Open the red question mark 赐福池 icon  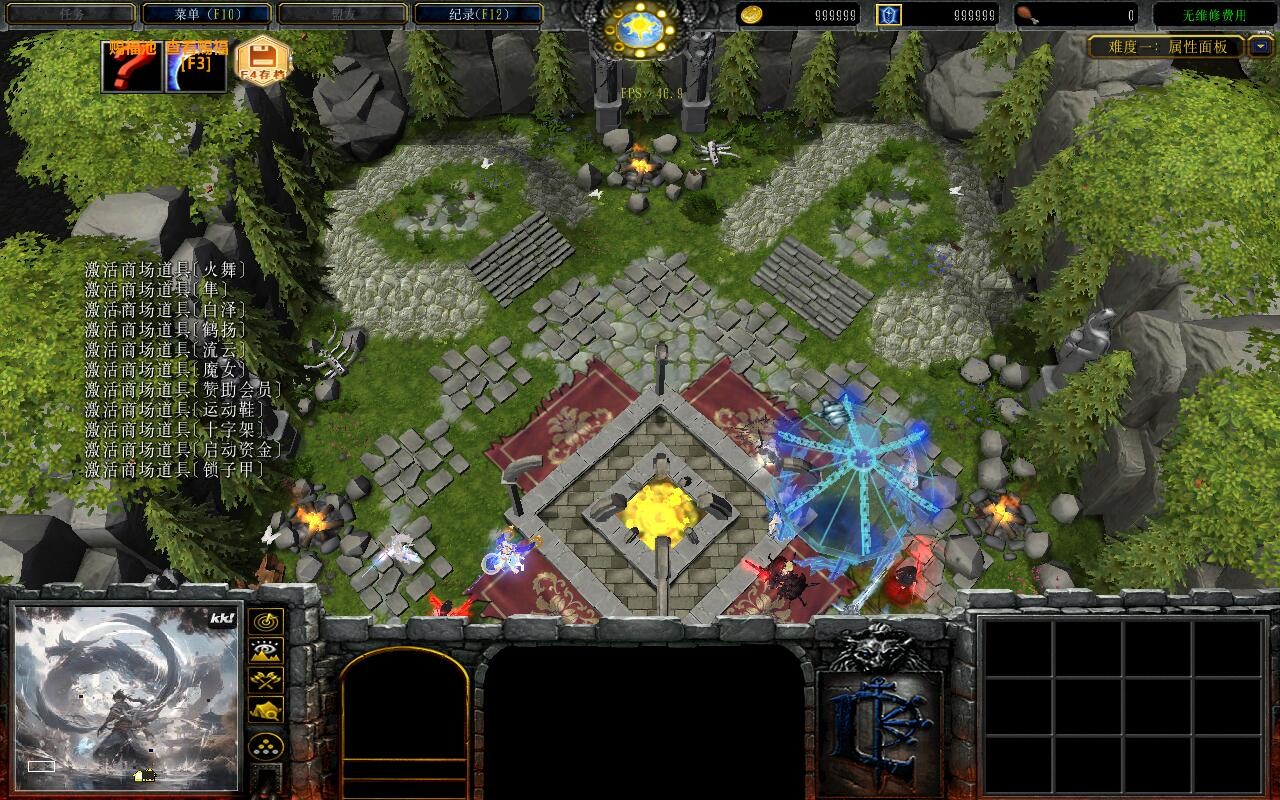click(132, 67)
